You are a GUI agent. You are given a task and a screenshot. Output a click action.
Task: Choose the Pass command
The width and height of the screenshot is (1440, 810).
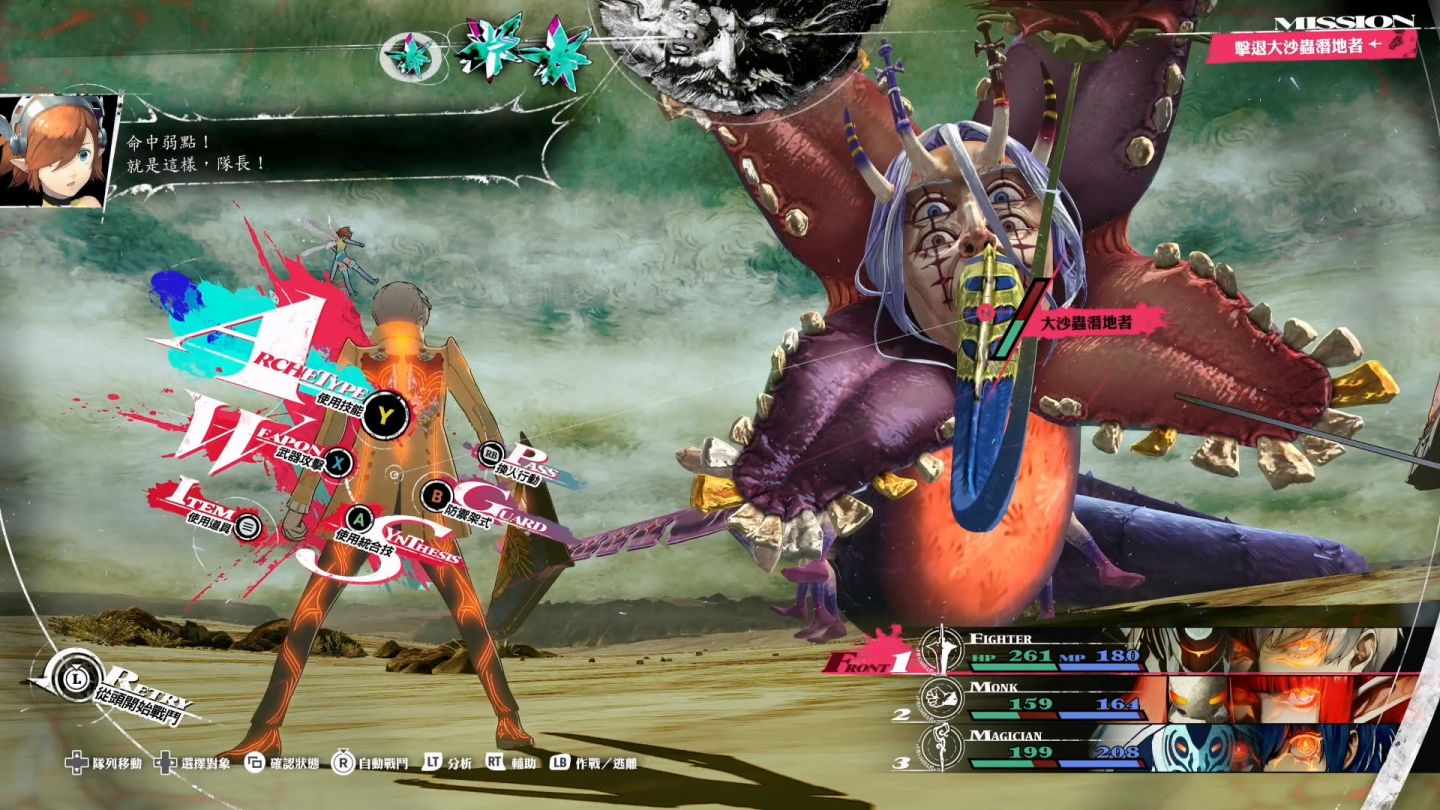492,454
